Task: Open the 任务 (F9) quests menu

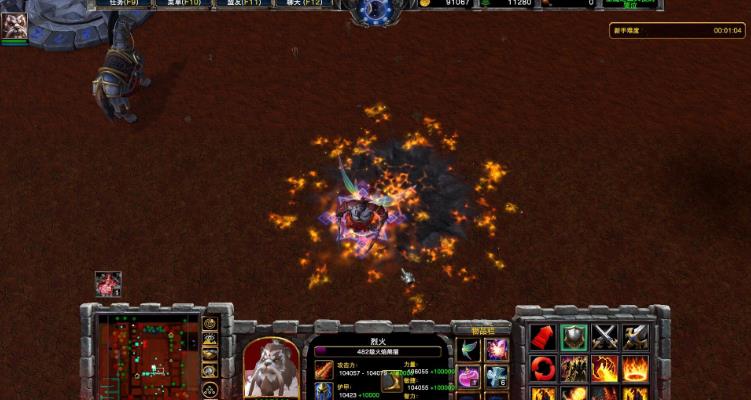Action: (x=130, y=4)
